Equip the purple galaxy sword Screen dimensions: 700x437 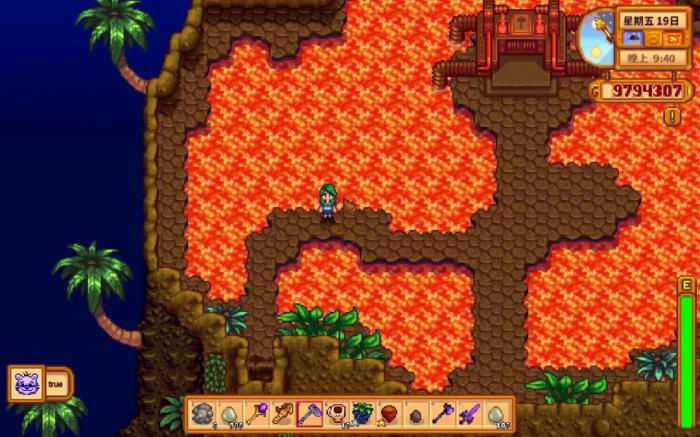click(469, 414)
